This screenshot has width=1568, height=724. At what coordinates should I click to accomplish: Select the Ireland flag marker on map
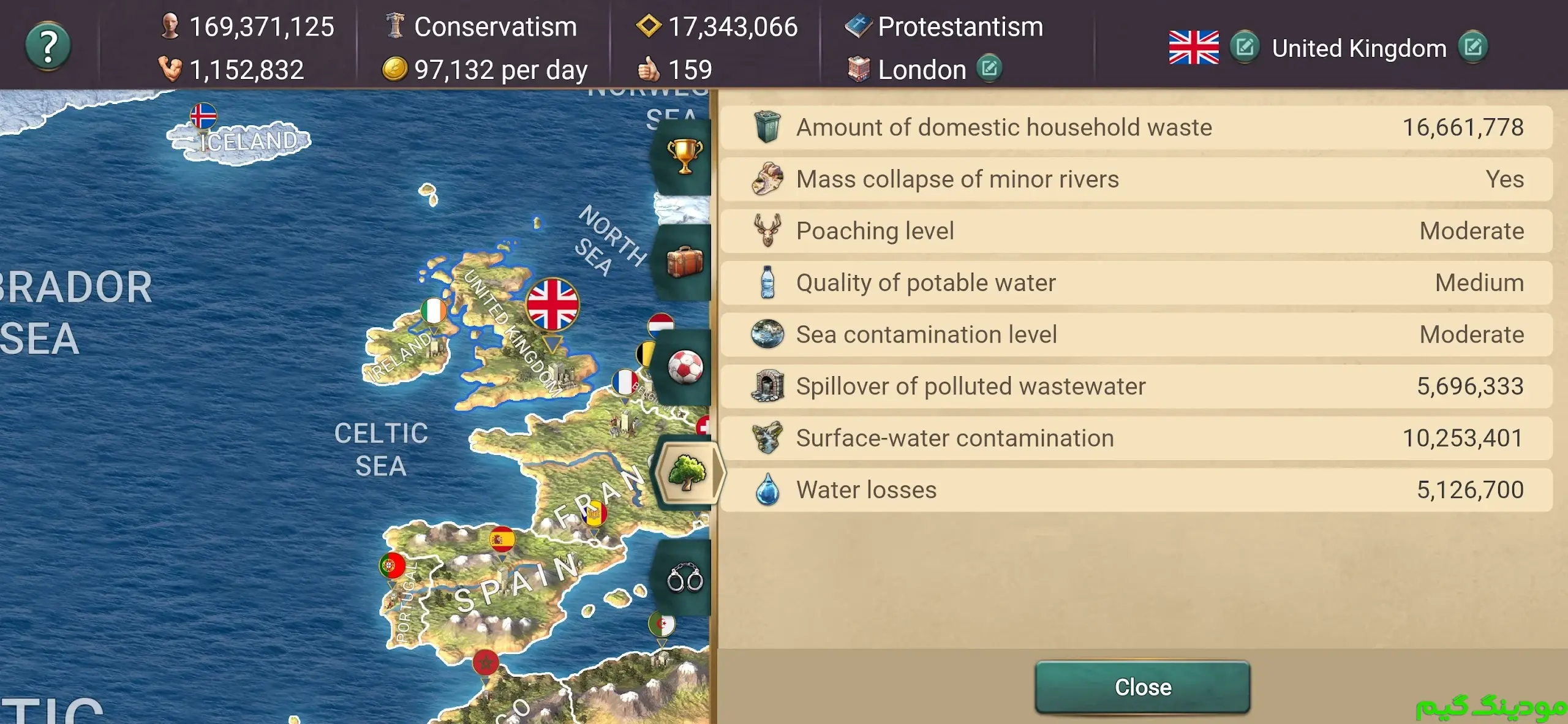point(433,311)
